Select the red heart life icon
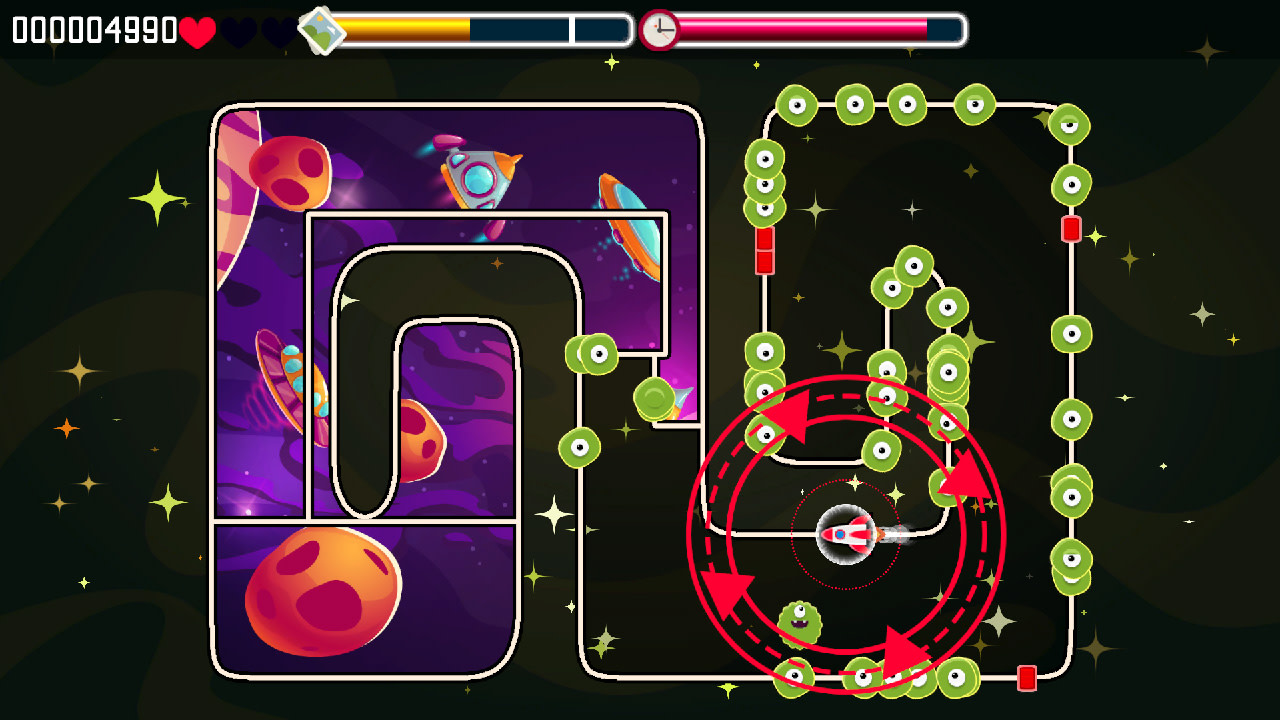Viewport: 1280px width, 720px height. tap(196, 30)
